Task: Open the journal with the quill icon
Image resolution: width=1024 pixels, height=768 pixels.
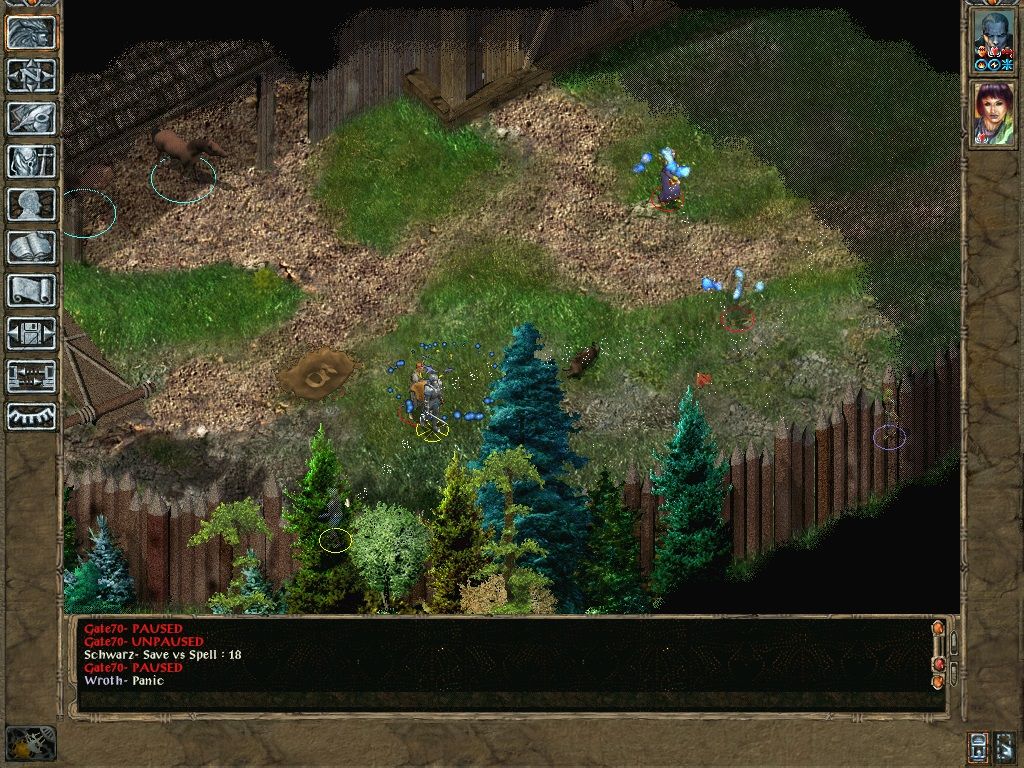Action: (x=31, y=118)
